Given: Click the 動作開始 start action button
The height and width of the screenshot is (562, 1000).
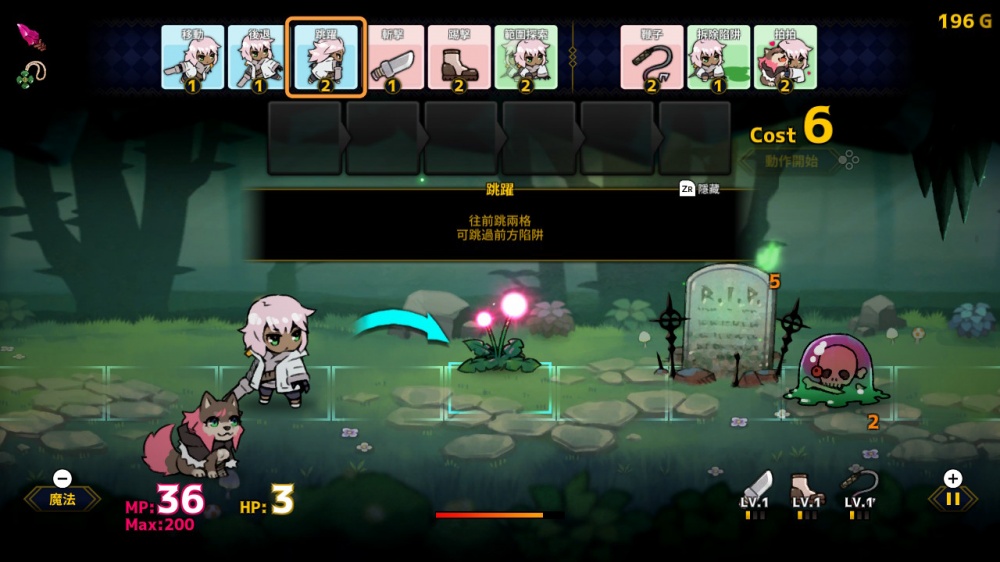Looking at the screenshot, I should [x=792, y=160].
